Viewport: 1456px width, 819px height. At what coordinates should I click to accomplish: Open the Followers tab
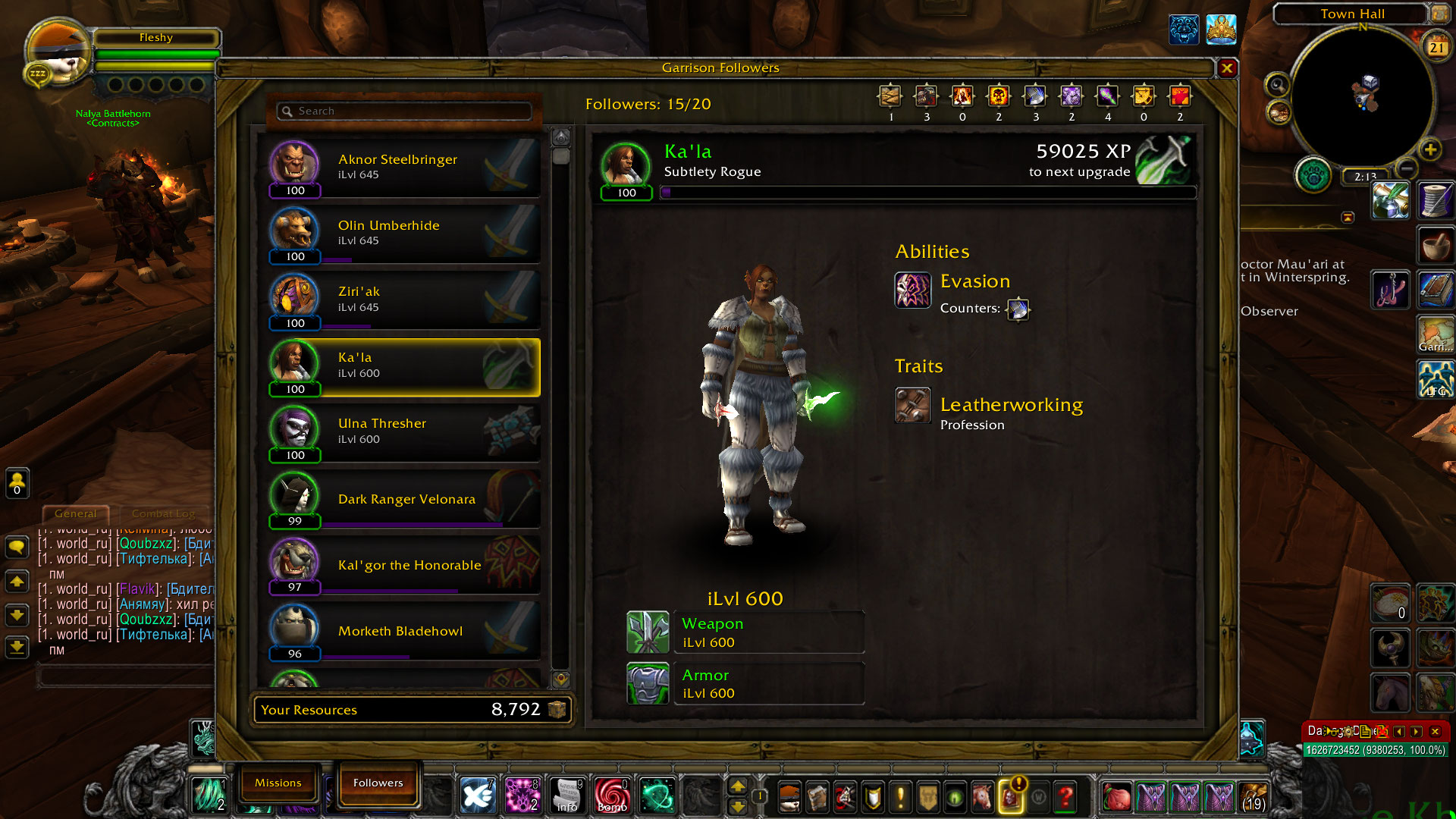pos(378,783)
